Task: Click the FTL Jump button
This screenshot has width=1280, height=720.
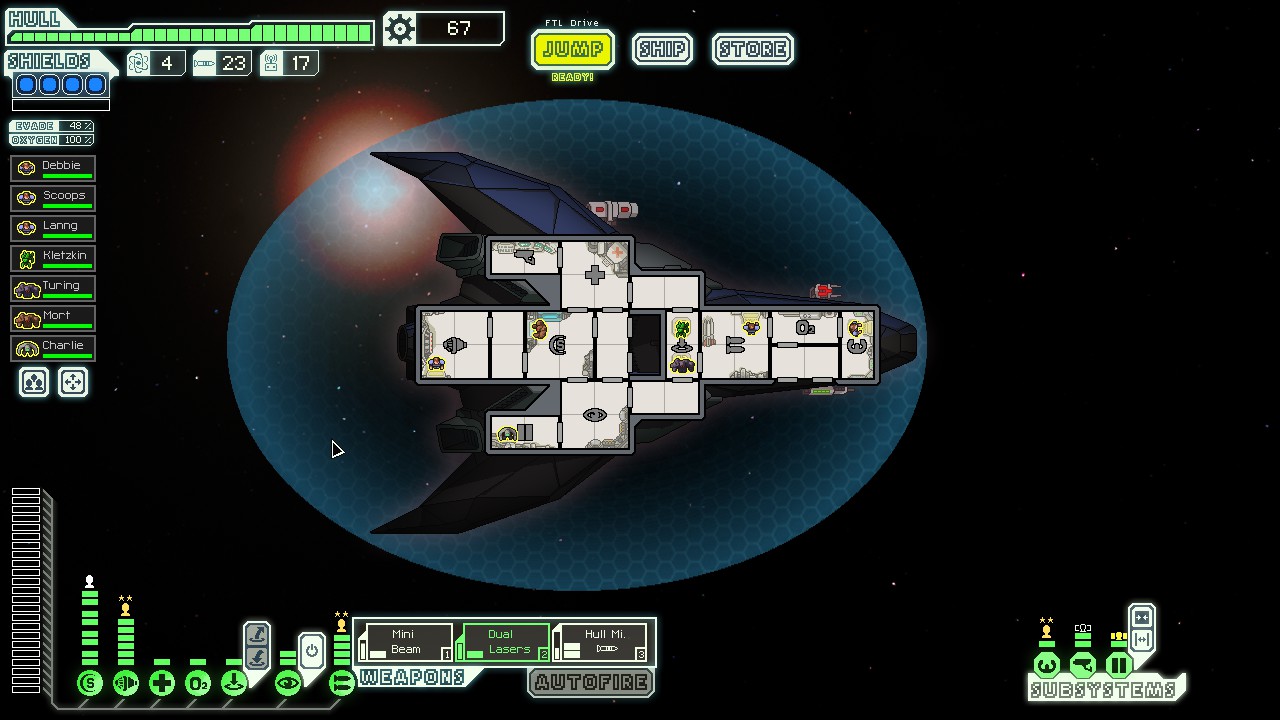Action: click(572, 49)
